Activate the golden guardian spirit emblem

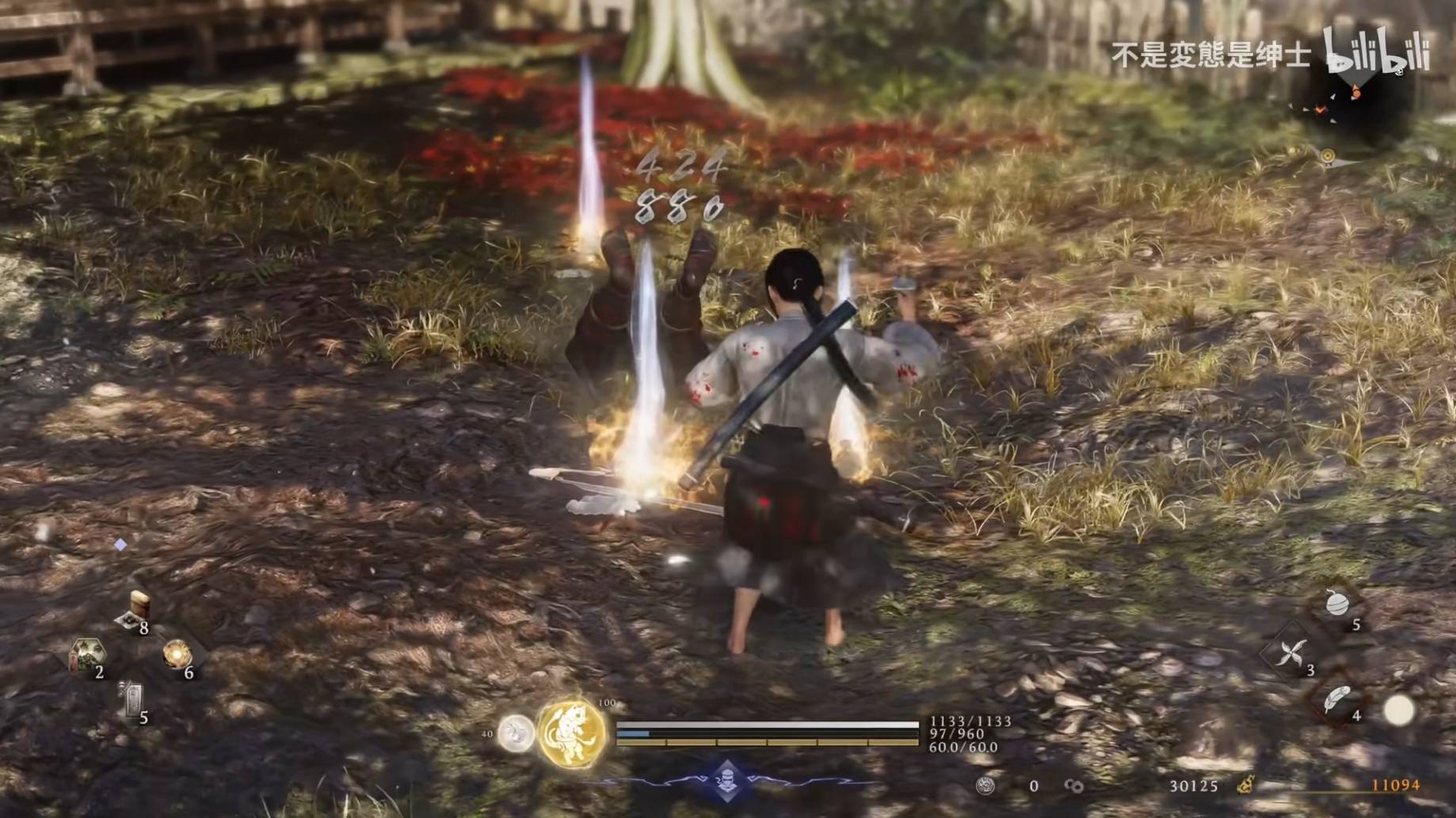point(572,734)
